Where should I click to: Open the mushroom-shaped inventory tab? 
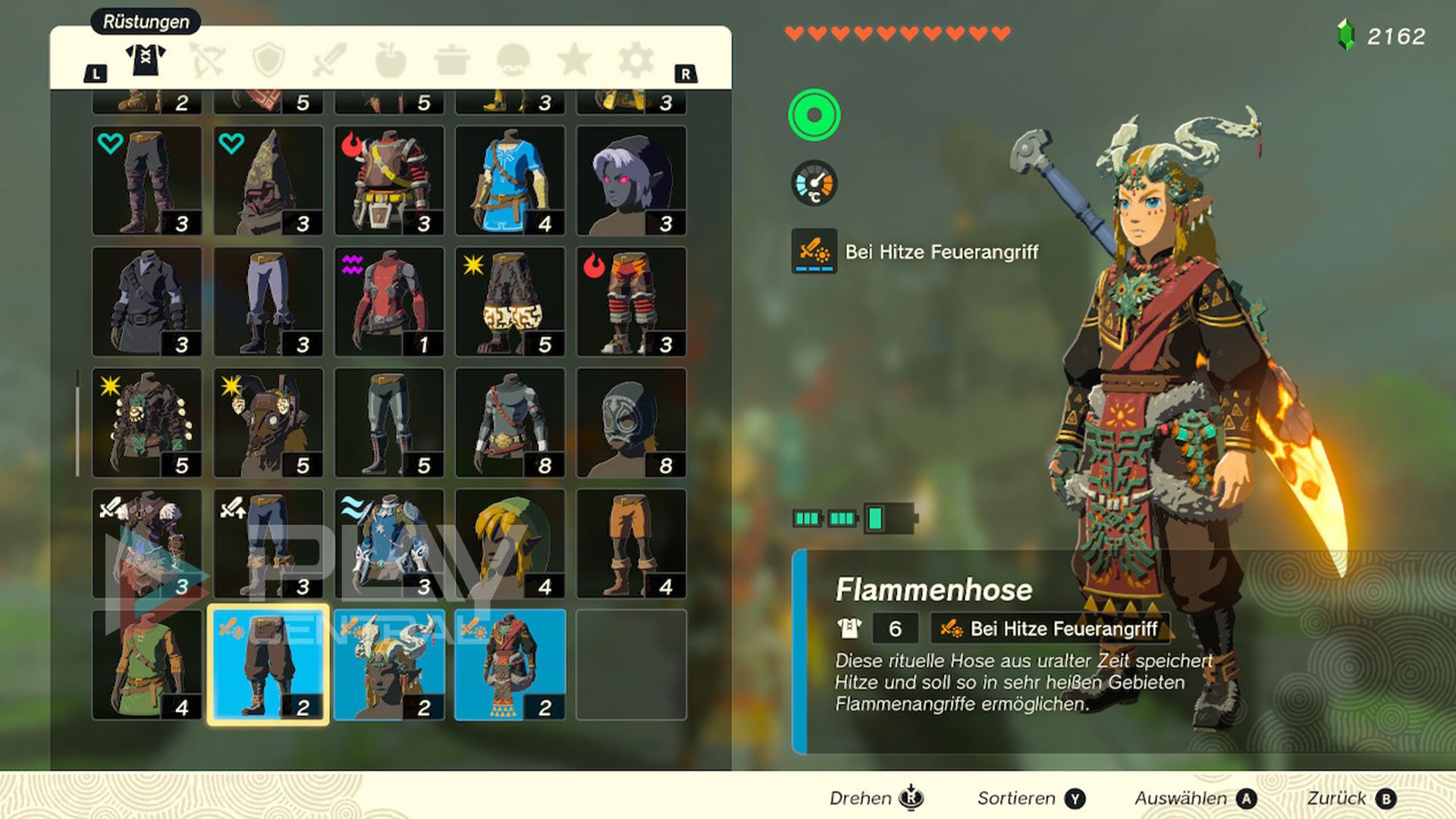tap(513, 61)
